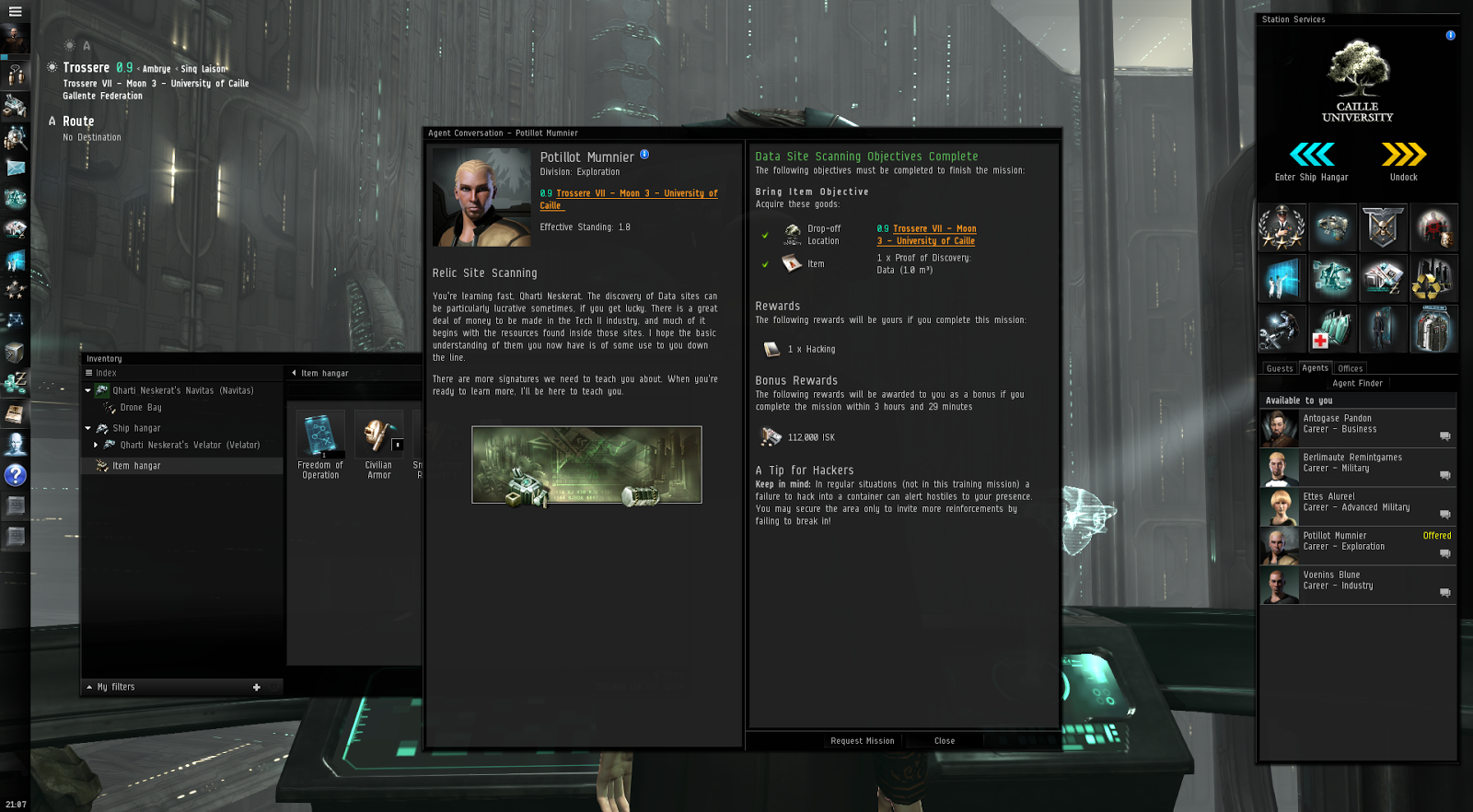This screenshot has width=1473, height=812.
Task: Click the Drop-off location icon in mission objectives
Action: (x=794, y=234)
